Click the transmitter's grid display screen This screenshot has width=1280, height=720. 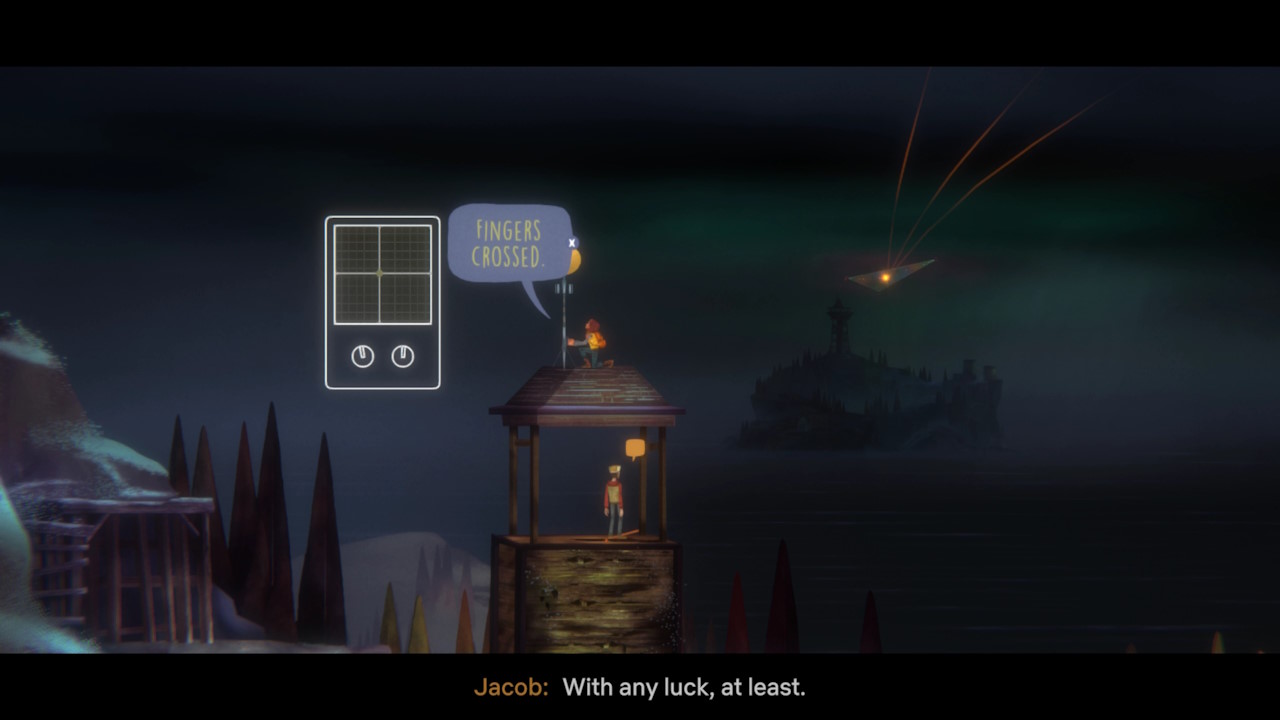pyautogui.click(x=382, y=274)
